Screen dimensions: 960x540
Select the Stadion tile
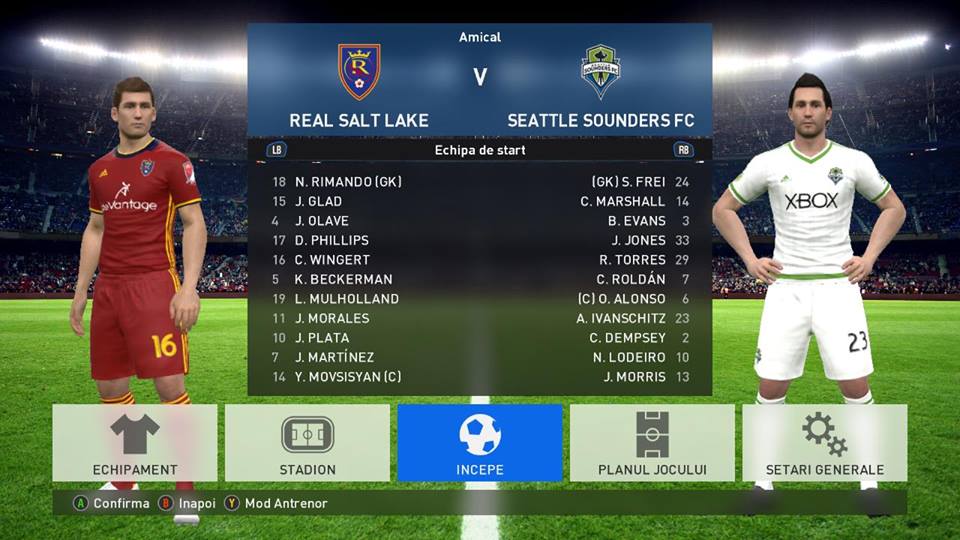coord(307,443)
